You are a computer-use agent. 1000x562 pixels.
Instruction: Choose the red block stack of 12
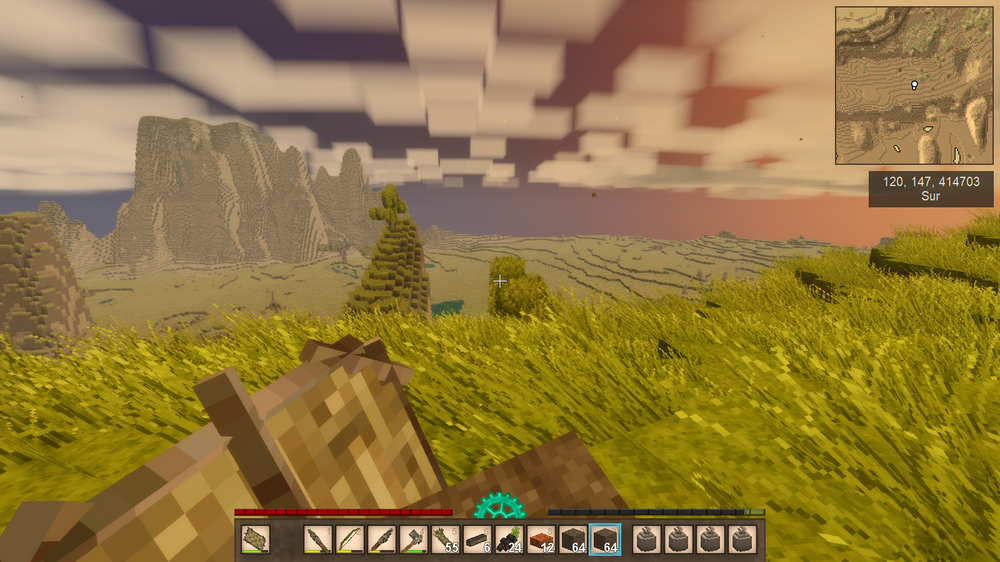[541, 540]
